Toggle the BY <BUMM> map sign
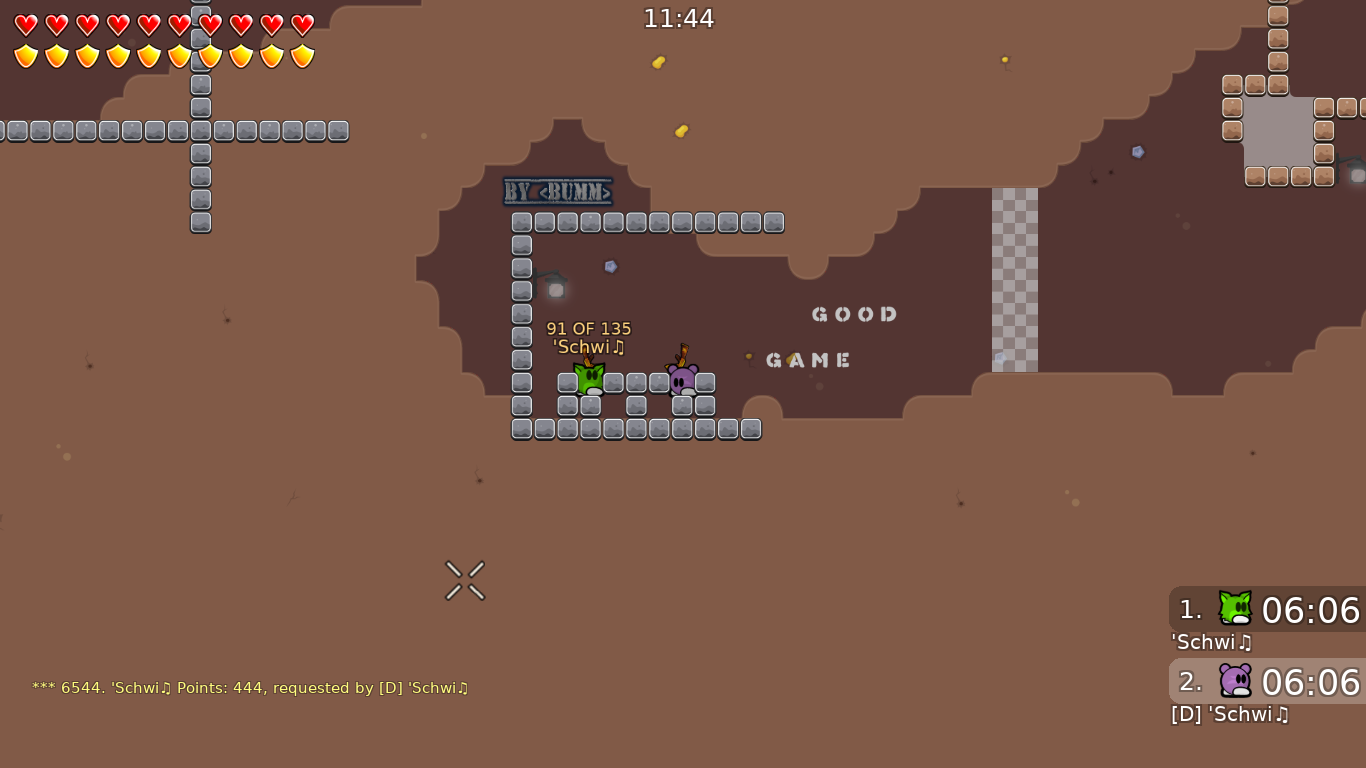The height and width of the screenshot is (768, 1366). (558, 192)
